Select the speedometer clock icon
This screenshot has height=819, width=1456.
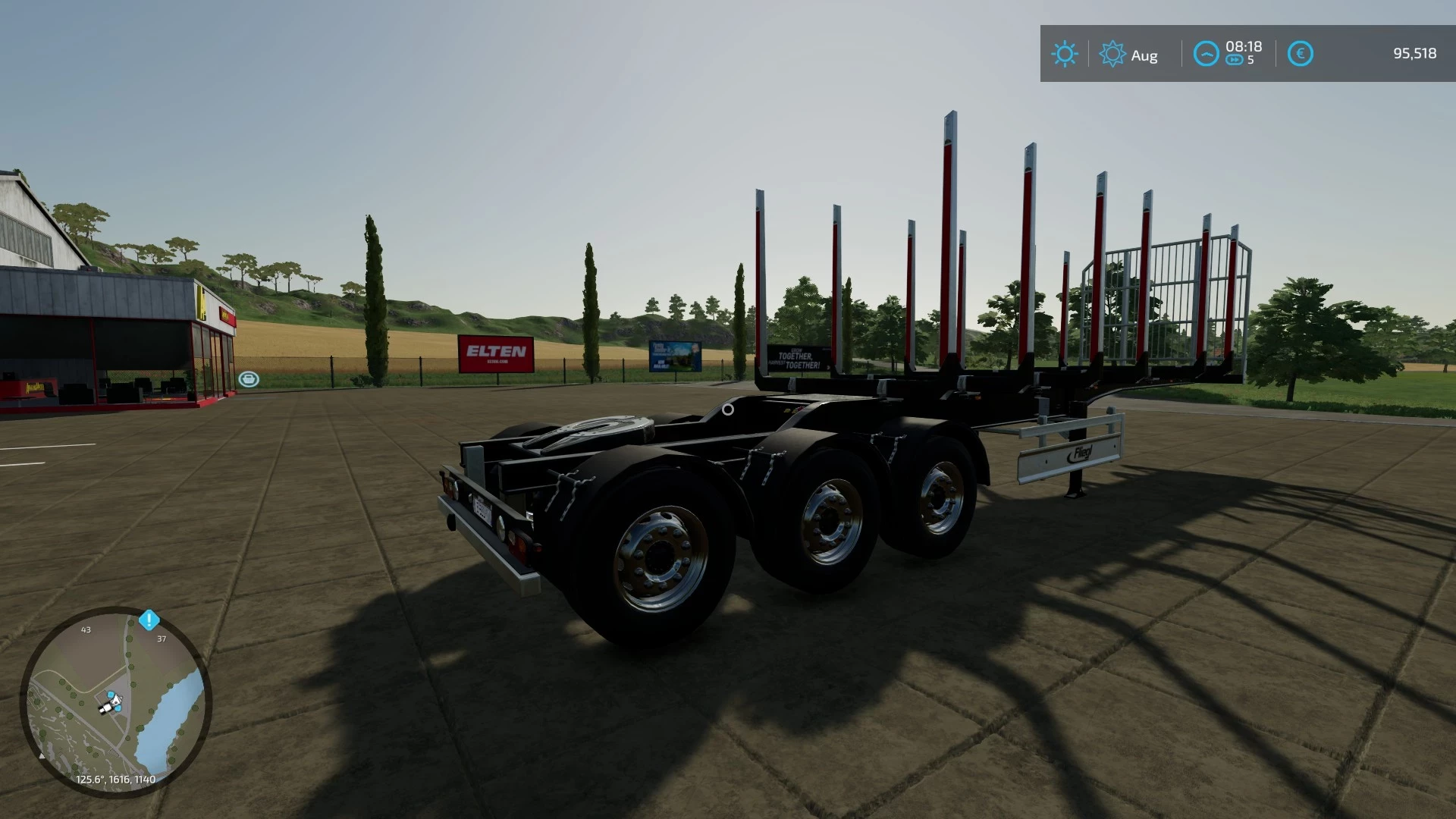pos(1206,54)
